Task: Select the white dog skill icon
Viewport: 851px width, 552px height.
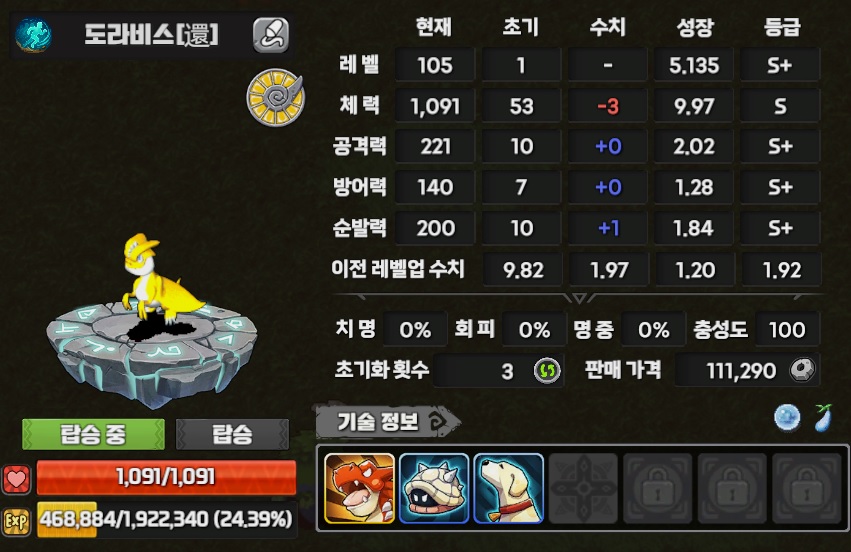Action: (508, 488)
